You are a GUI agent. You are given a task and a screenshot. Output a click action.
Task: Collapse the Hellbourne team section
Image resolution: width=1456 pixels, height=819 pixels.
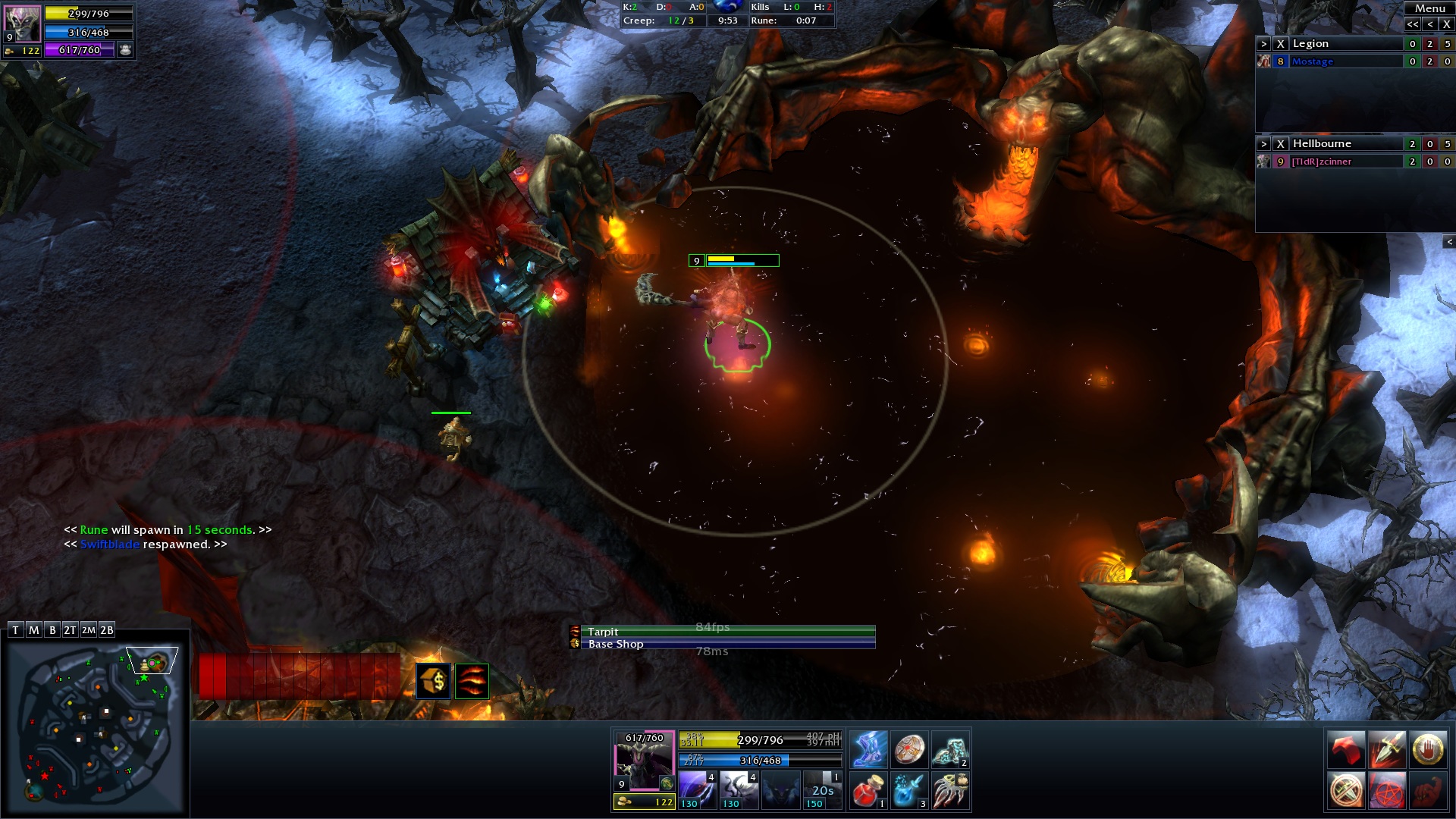(x=1263, y=144)
